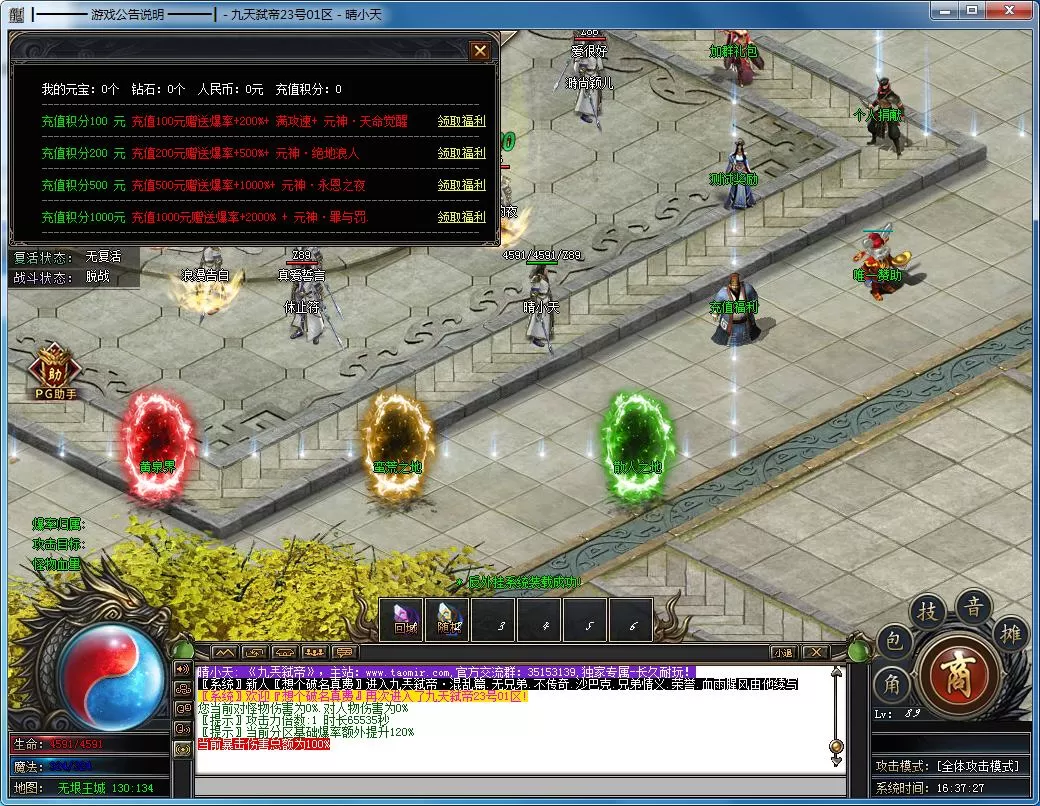Claim the 100-point recharge reward (领取福利)
Viewport: 1040px width, 806px height.
[461, 121]
